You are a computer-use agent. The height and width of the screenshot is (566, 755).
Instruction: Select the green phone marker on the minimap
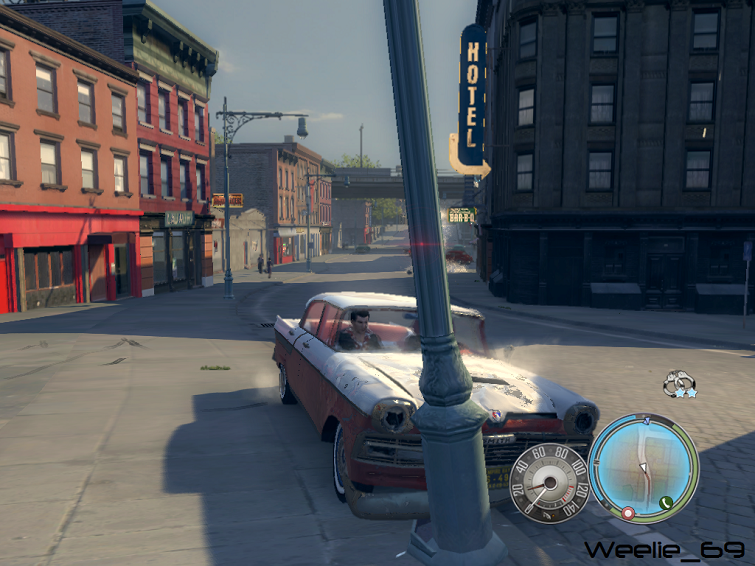[666, 501]
